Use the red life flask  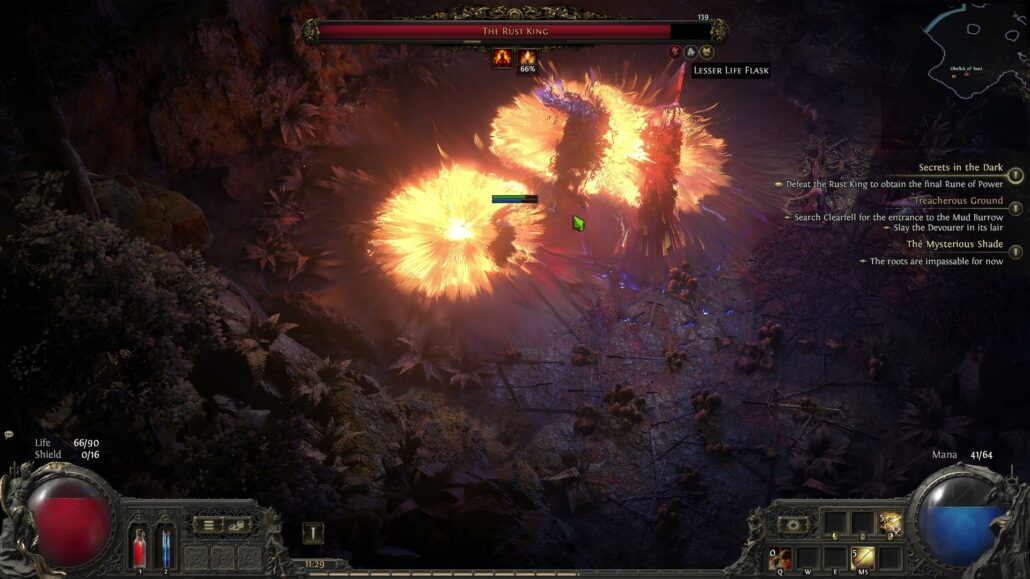[139, 547]
